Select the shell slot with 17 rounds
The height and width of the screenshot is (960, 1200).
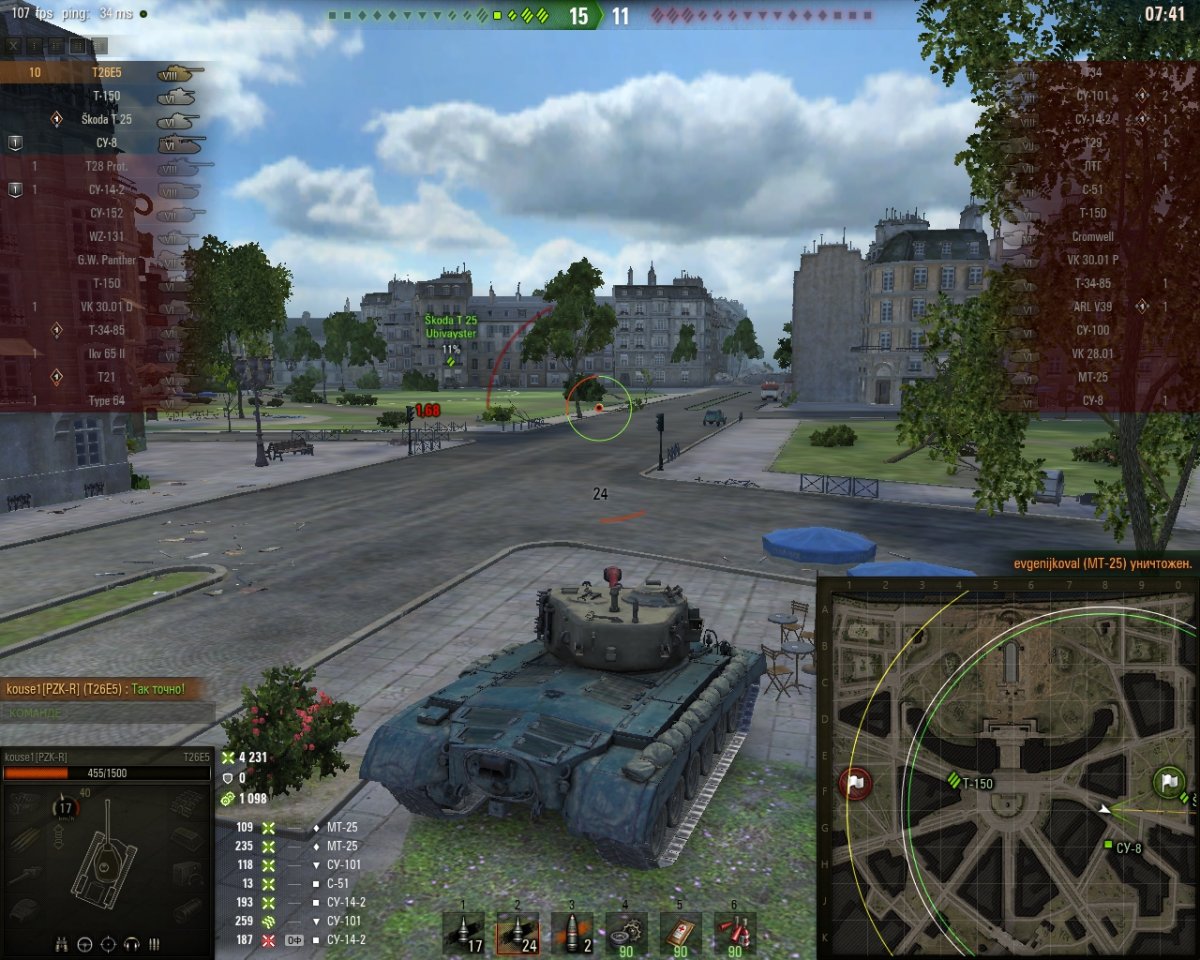463,932
